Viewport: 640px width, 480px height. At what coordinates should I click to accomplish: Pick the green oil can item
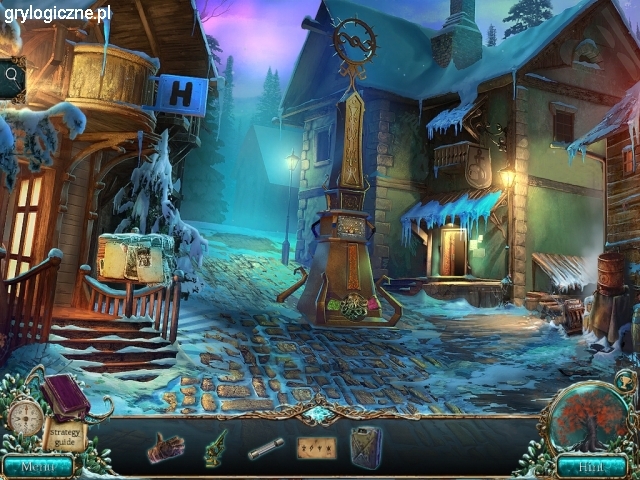pos(216,445)
